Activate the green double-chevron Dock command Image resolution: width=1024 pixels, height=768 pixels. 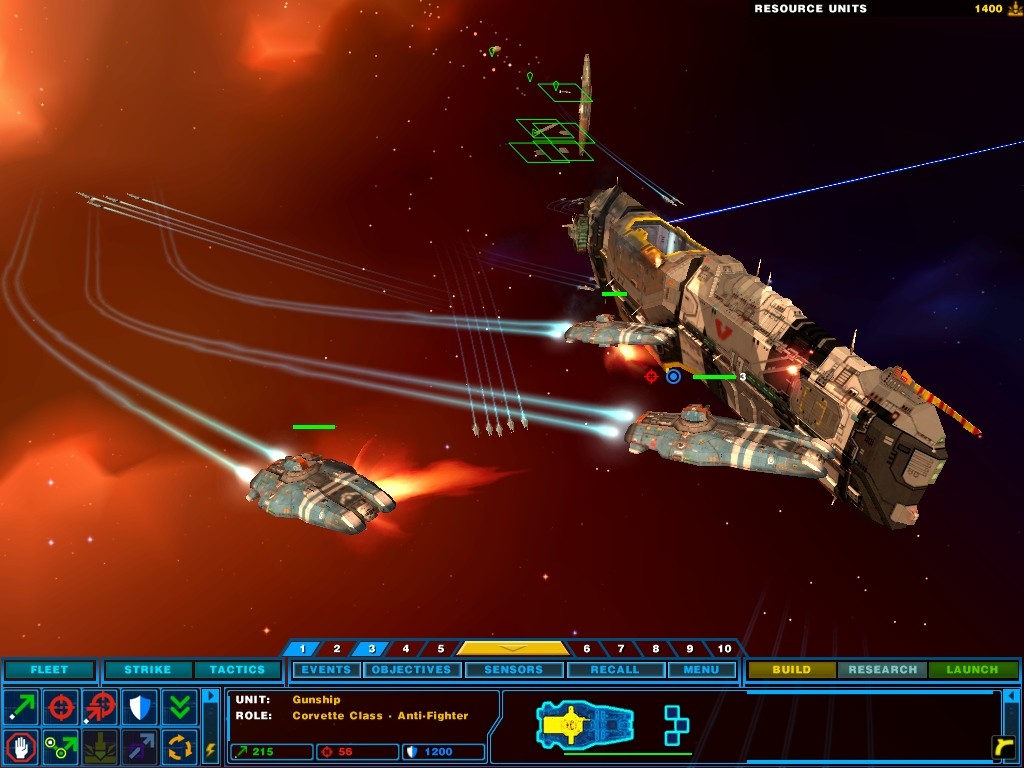point(180,707)
